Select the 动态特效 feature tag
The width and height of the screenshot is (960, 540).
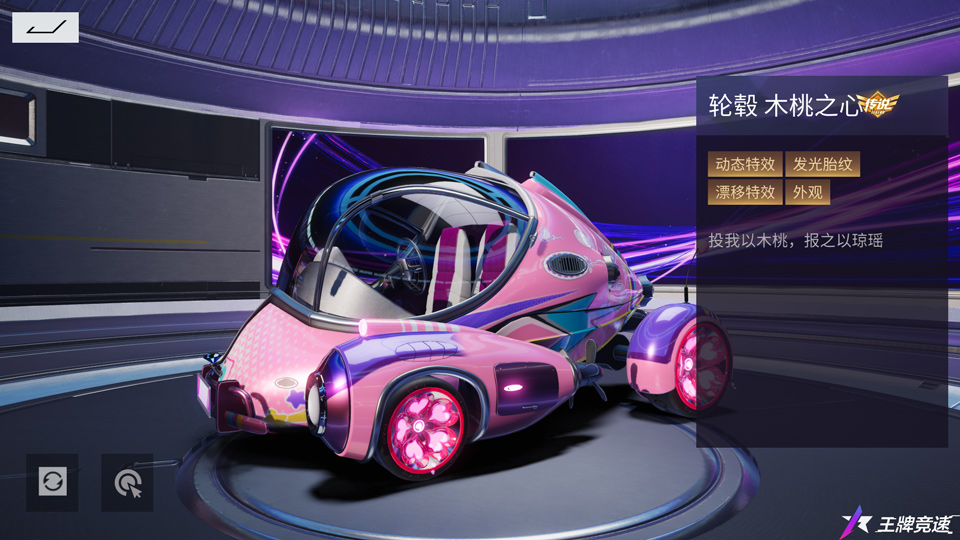[745, 164]
